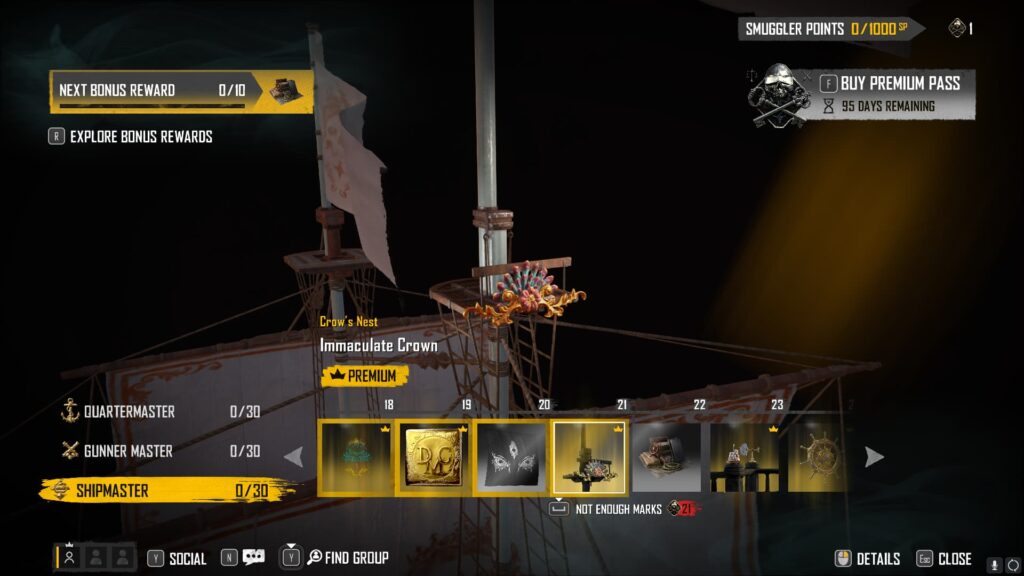
Task: Show later rewards with the right arrow
Action: tap(874, 457)
